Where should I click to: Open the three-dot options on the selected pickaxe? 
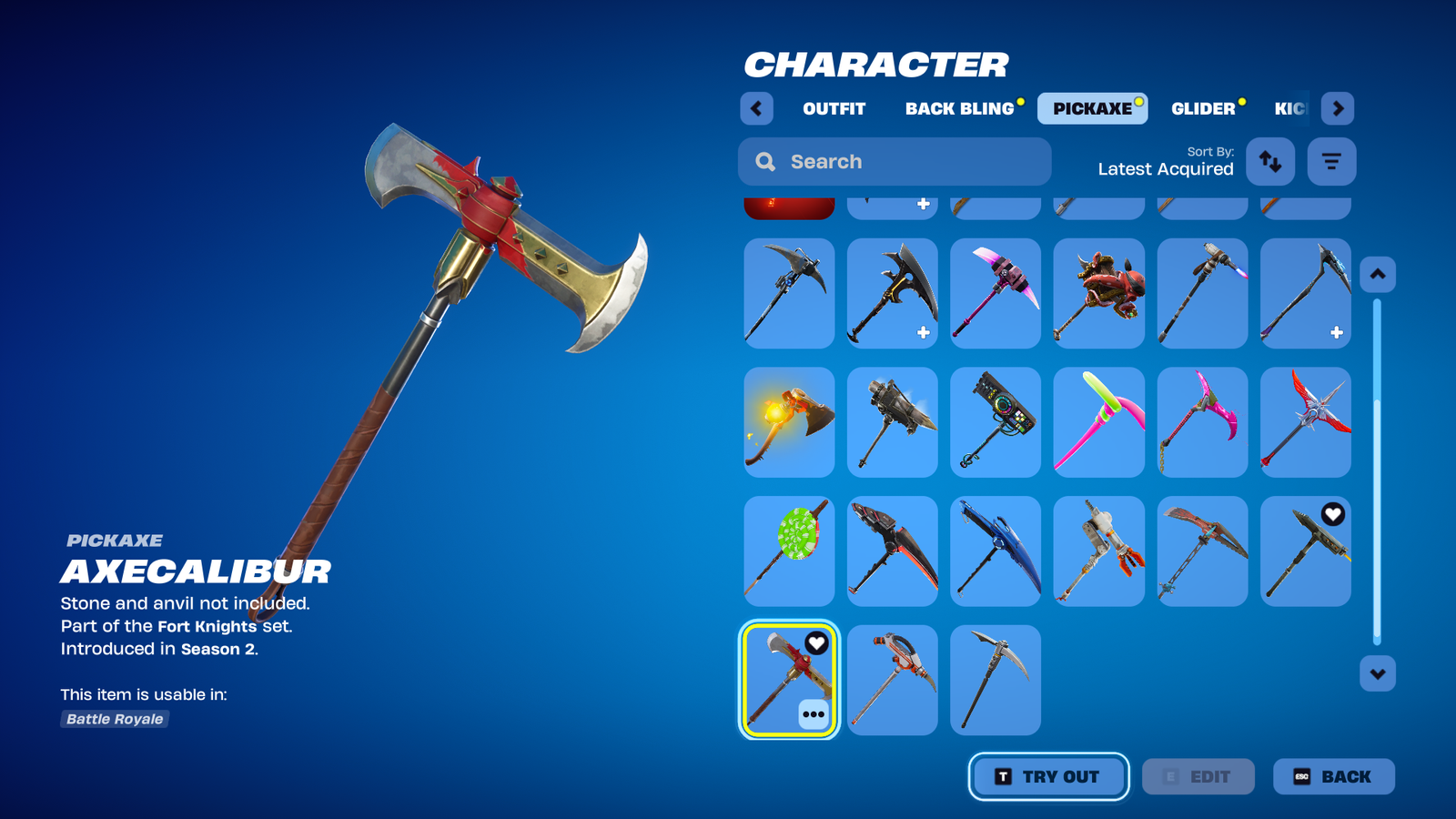[814, 714]
